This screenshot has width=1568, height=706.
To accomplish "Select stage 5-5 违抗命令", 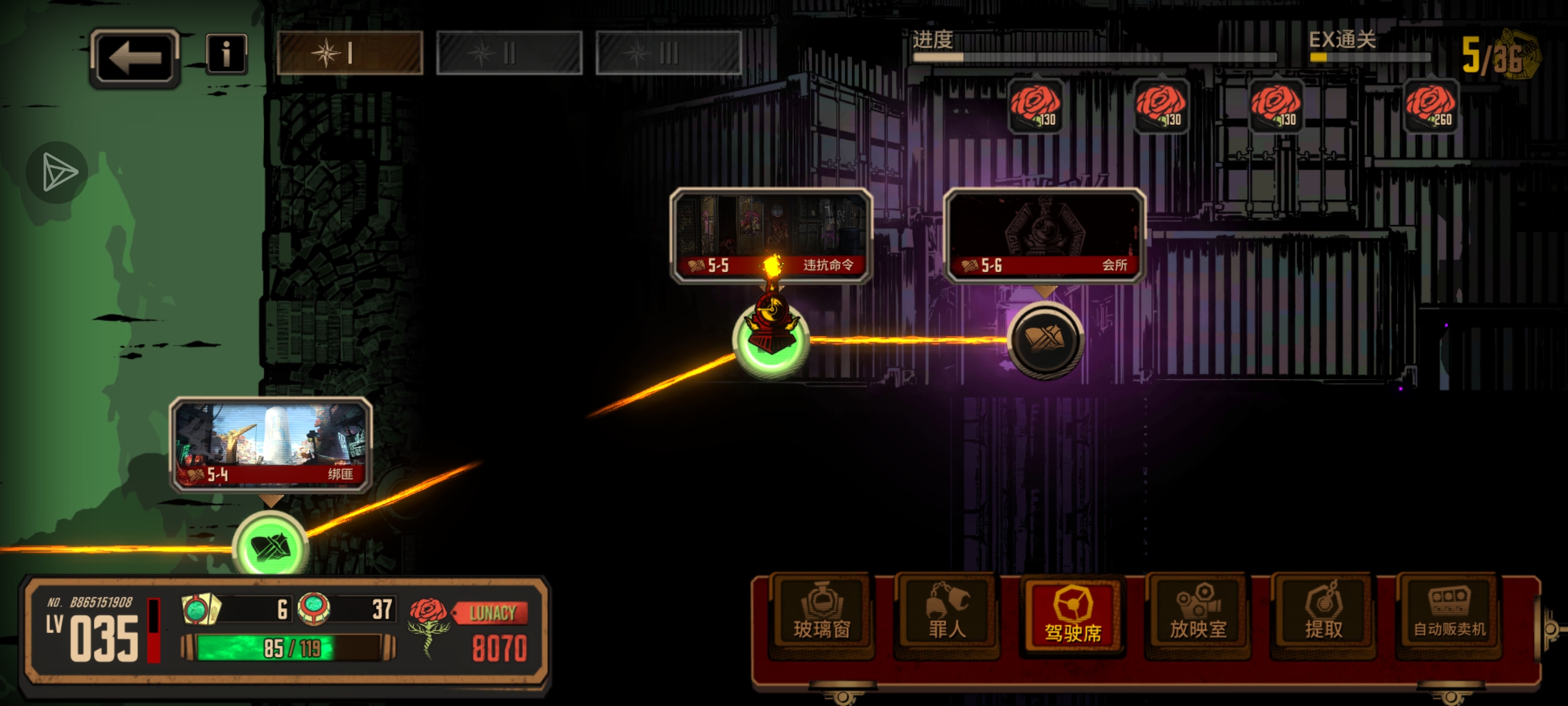I will pos(771,235).
